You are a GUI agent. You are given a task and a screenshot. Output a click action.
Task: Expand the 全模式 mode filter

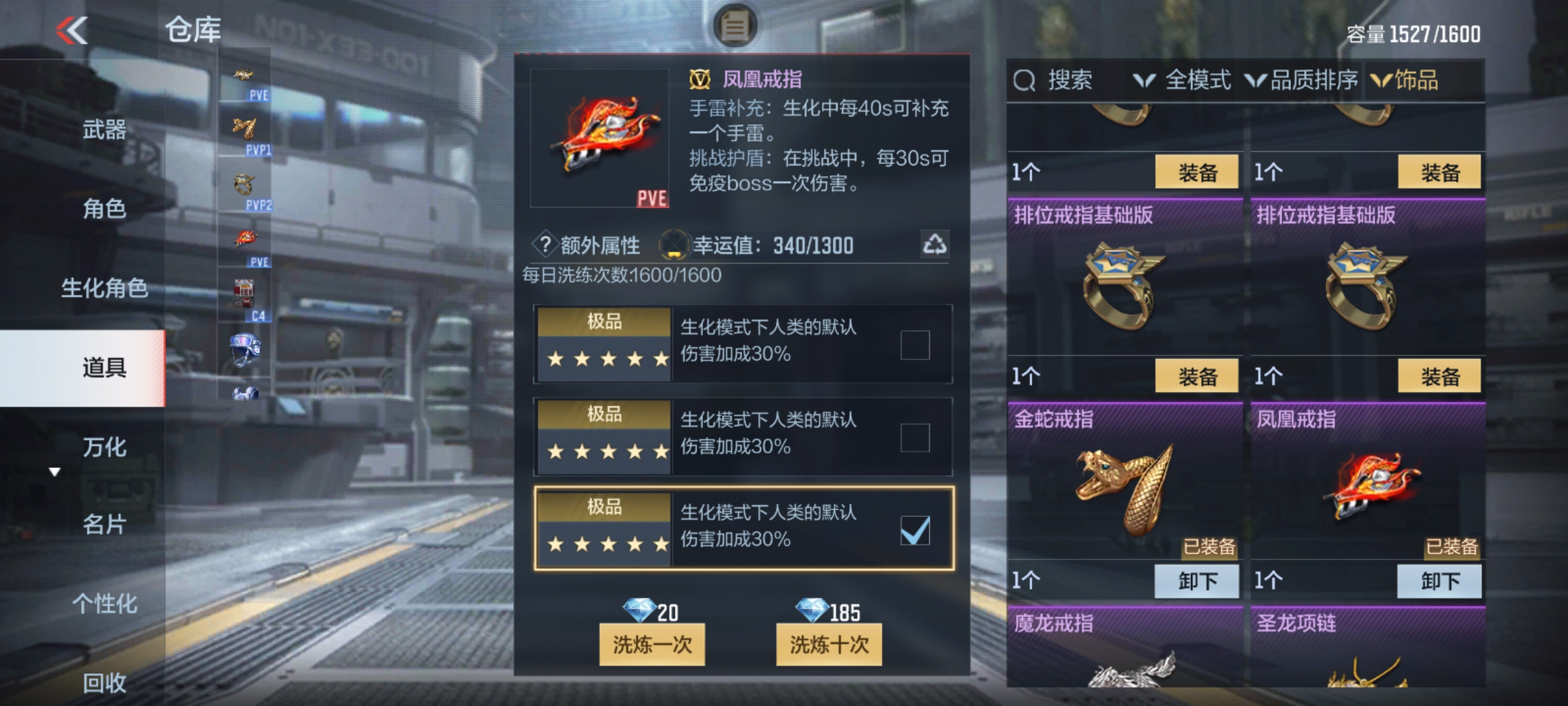click(1183, 80)
